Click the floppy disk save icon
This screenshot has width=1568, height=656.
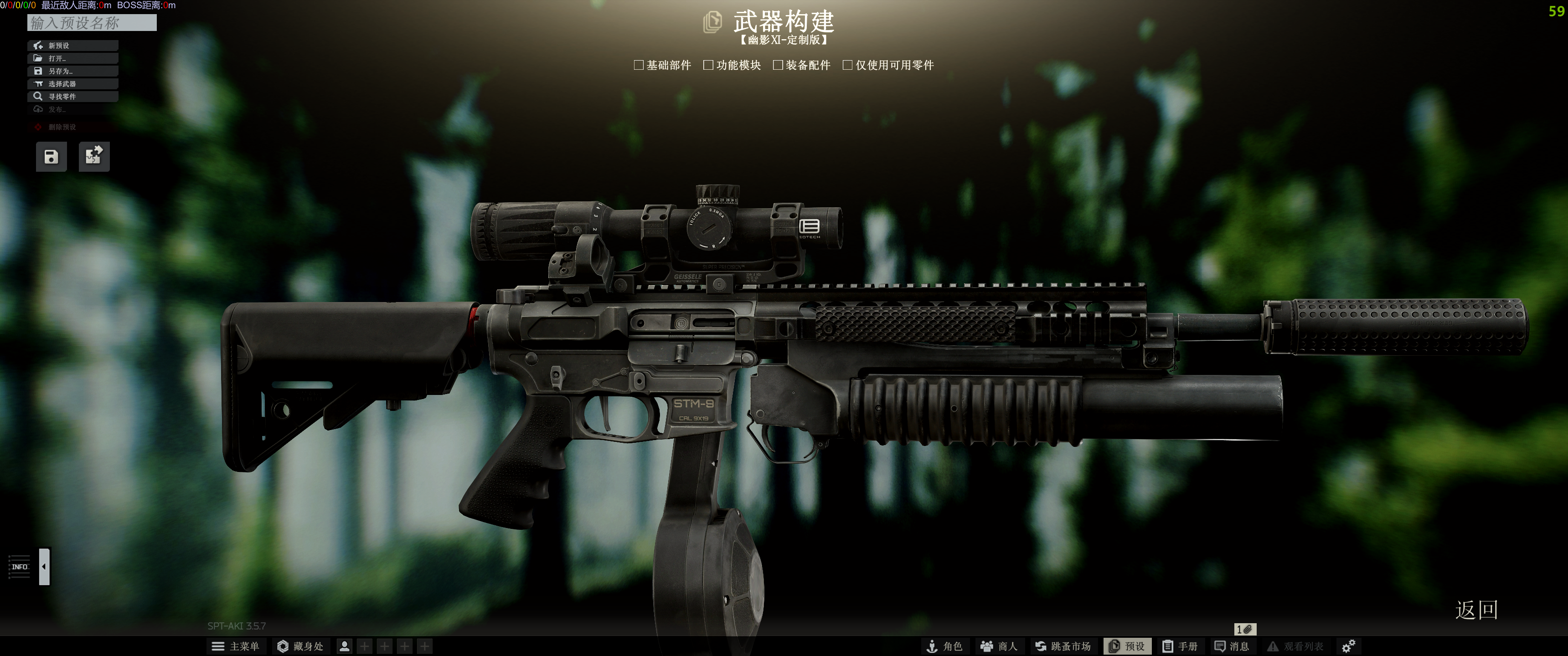click(51, 157)
